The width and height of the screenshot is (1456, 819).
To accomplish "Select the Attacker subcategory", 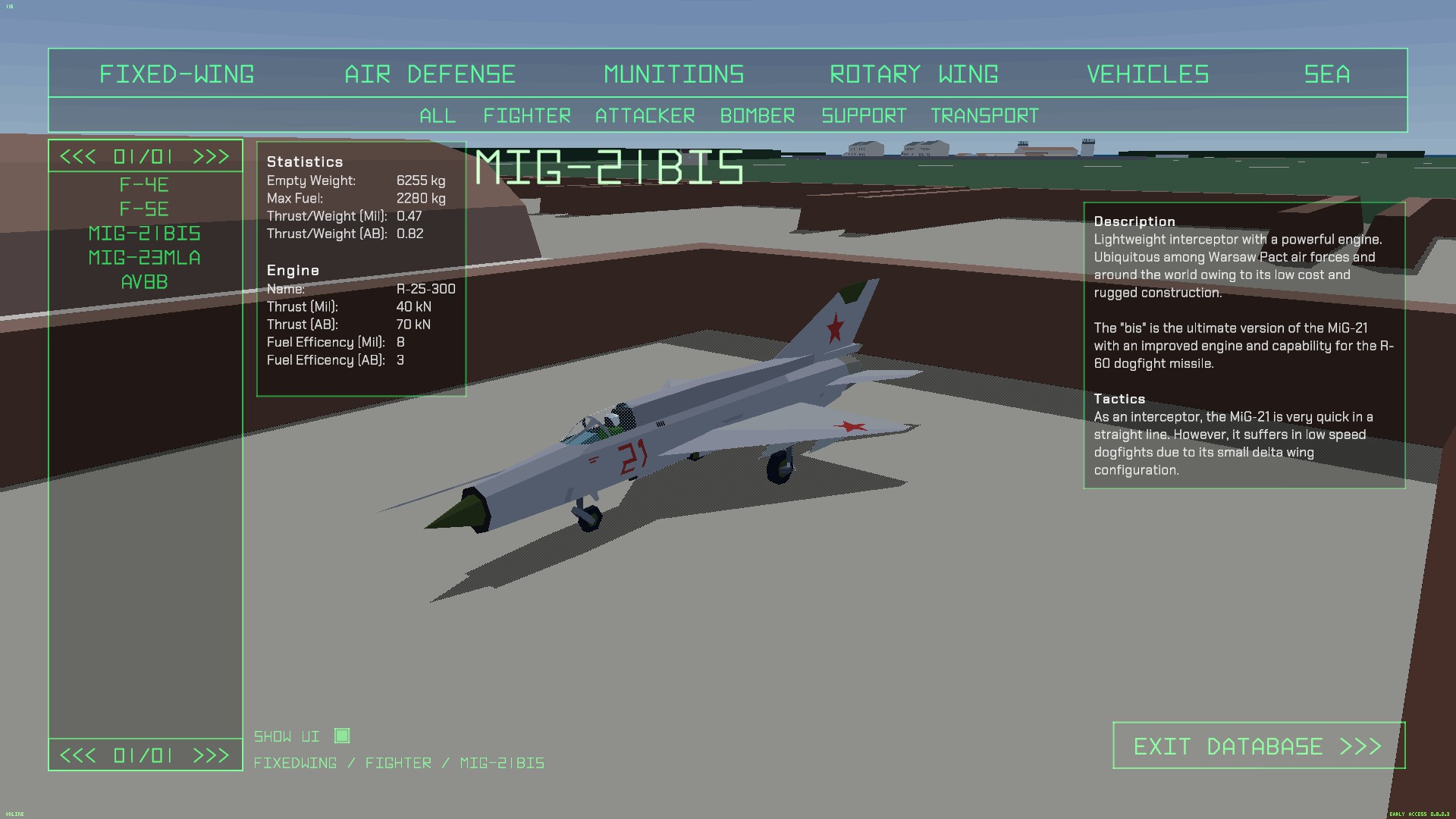I will coord(645,116).
